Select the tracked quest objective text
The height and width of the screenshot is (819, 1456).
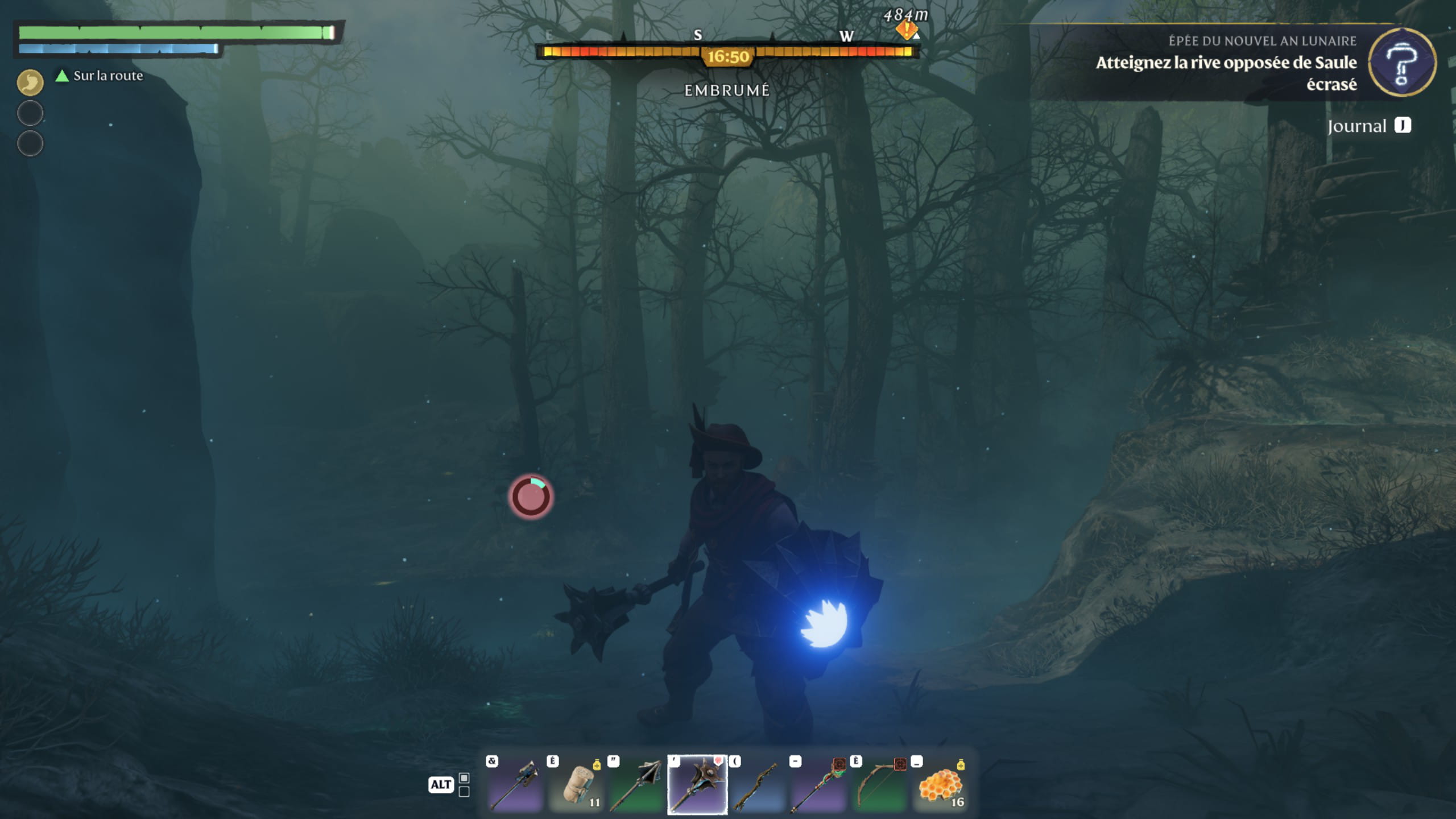coord(1226,73)
